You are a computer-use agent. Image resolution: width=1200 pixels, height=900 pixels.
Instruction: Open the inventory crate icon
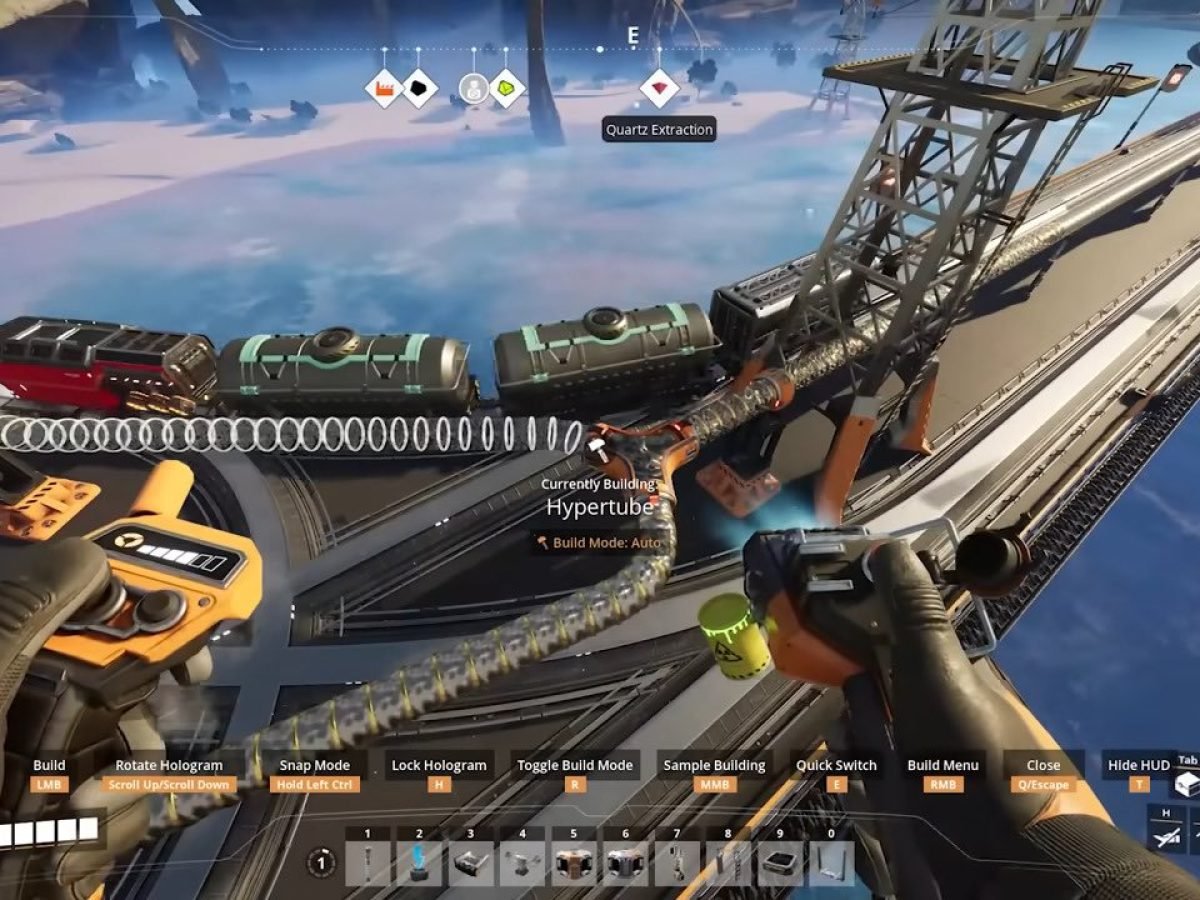[x=1187, y=784]
